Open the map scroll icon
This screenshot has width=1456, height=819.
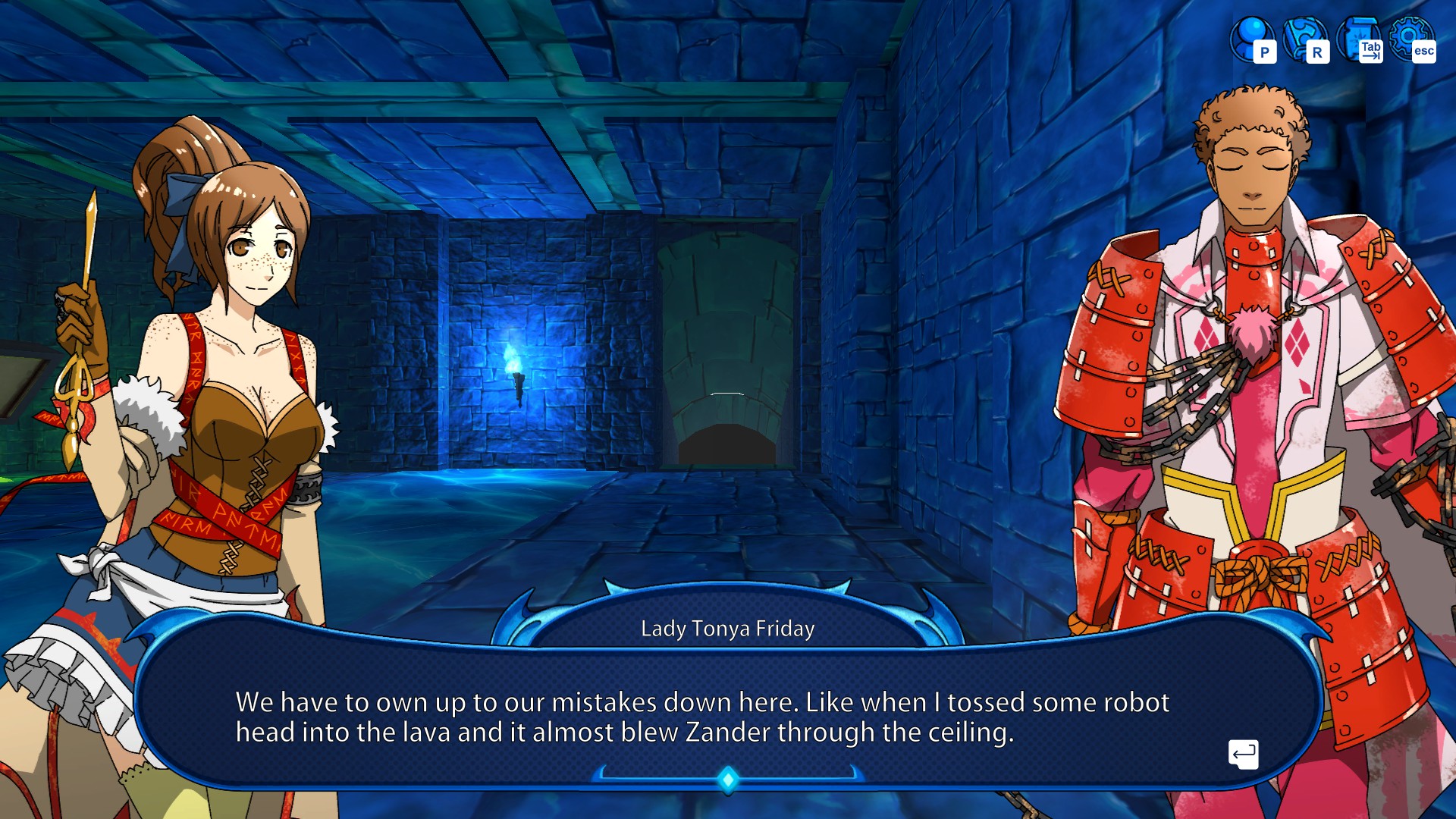(x=1359, y=39)
